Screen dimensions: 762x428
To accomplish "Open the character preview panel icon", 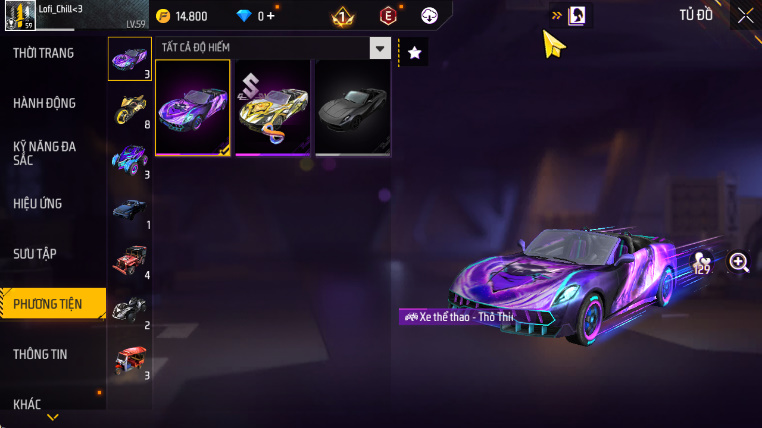I will pos(577,16).
